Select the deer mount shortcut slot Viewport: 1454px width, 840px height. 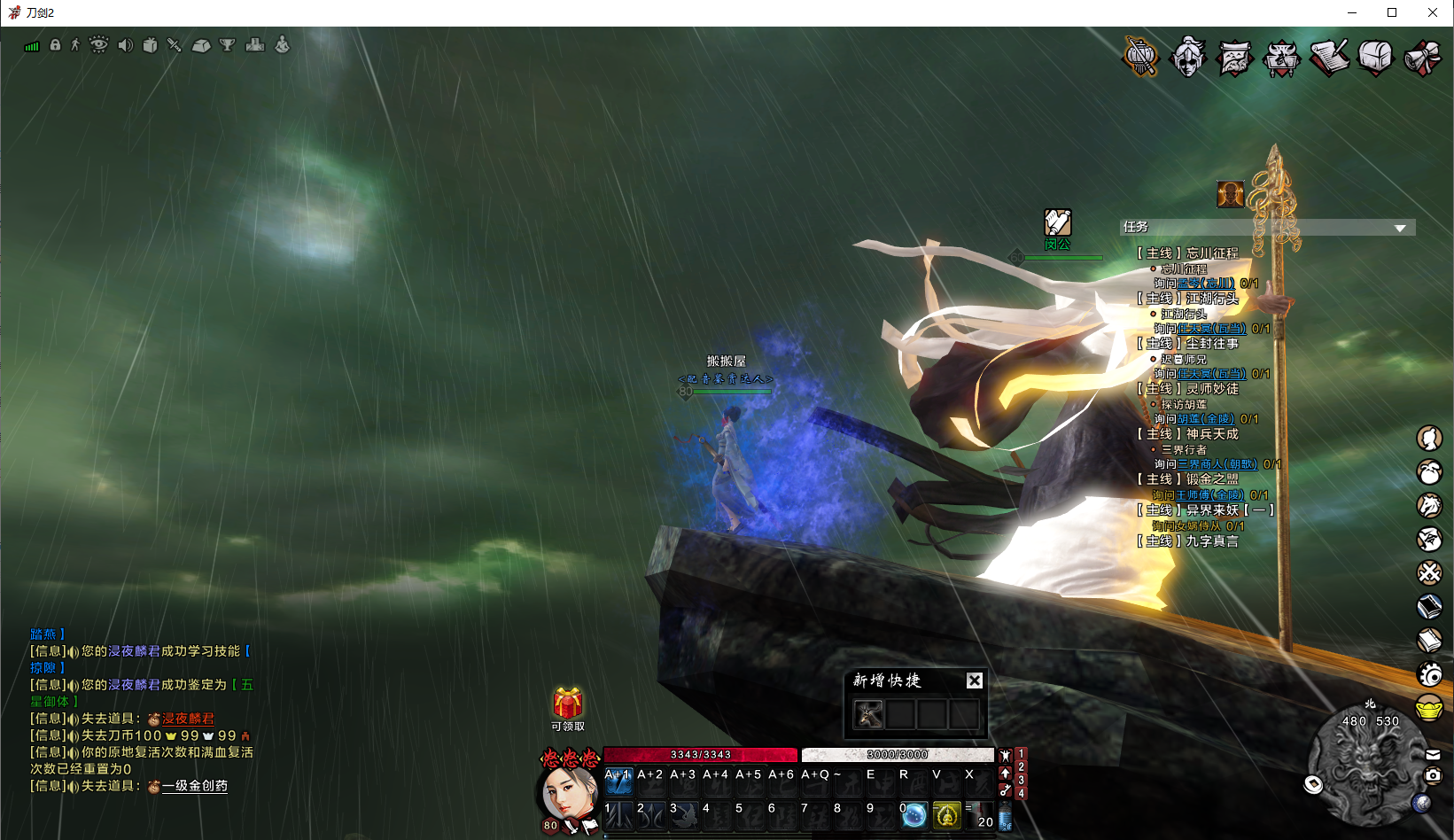pyautogui.click(x=868, y=713)
